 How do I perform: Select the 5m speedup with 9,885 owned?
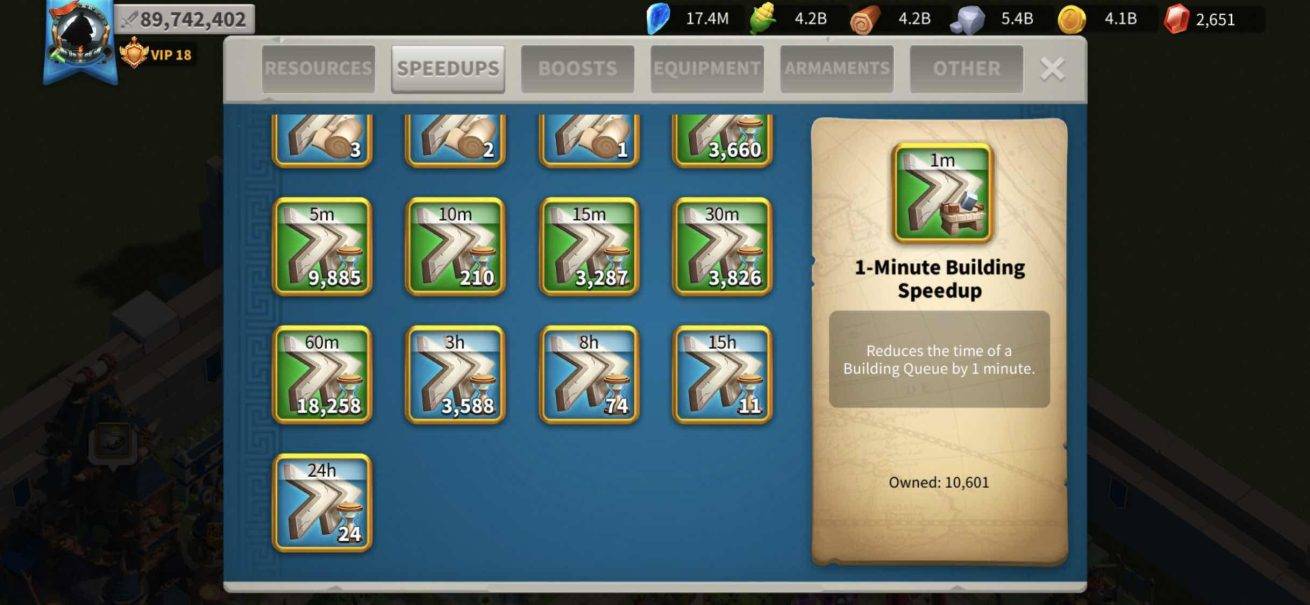point(322,246)
